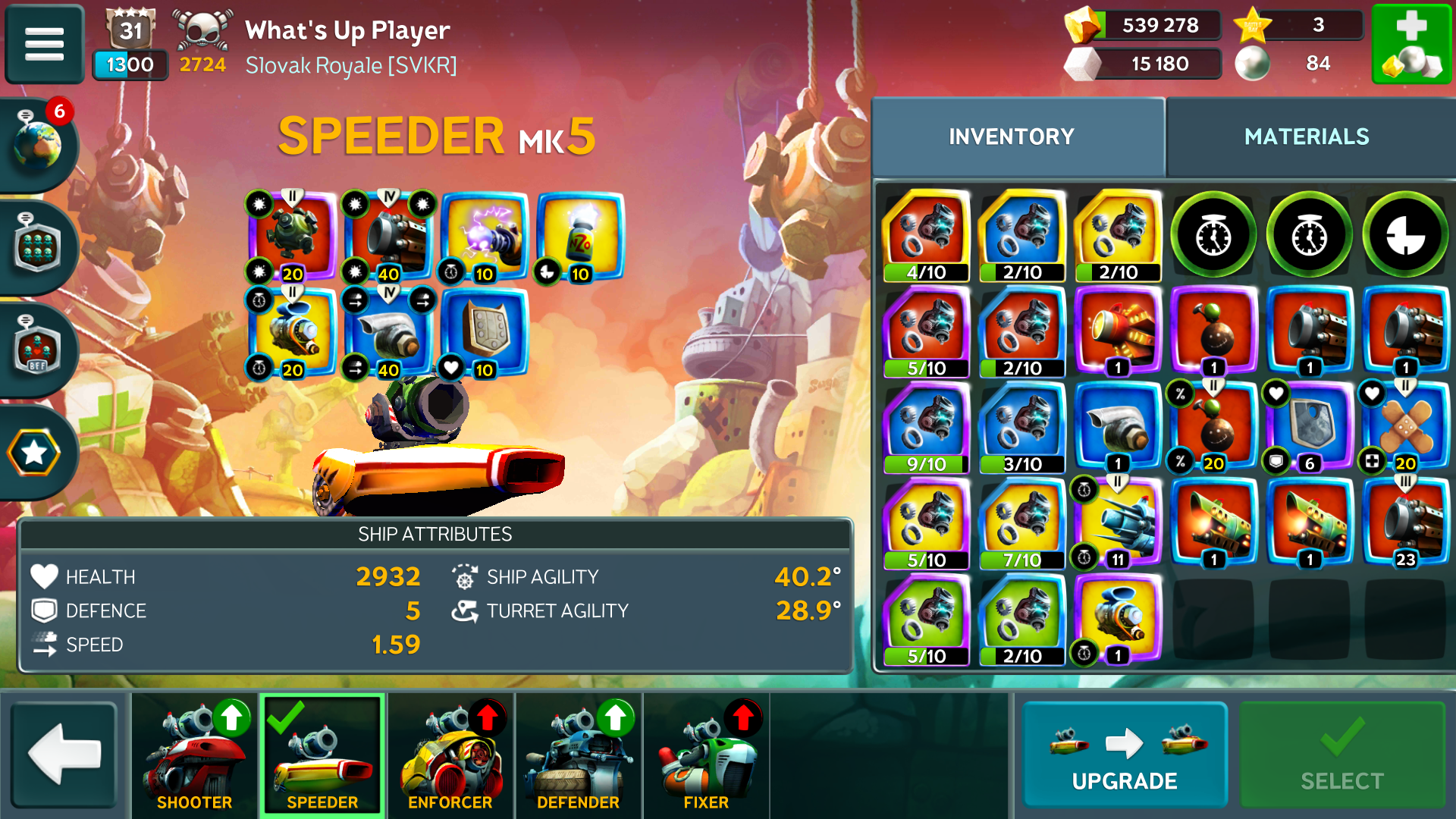
Task: Select the Fixer ship
Action: coord(706,755)
